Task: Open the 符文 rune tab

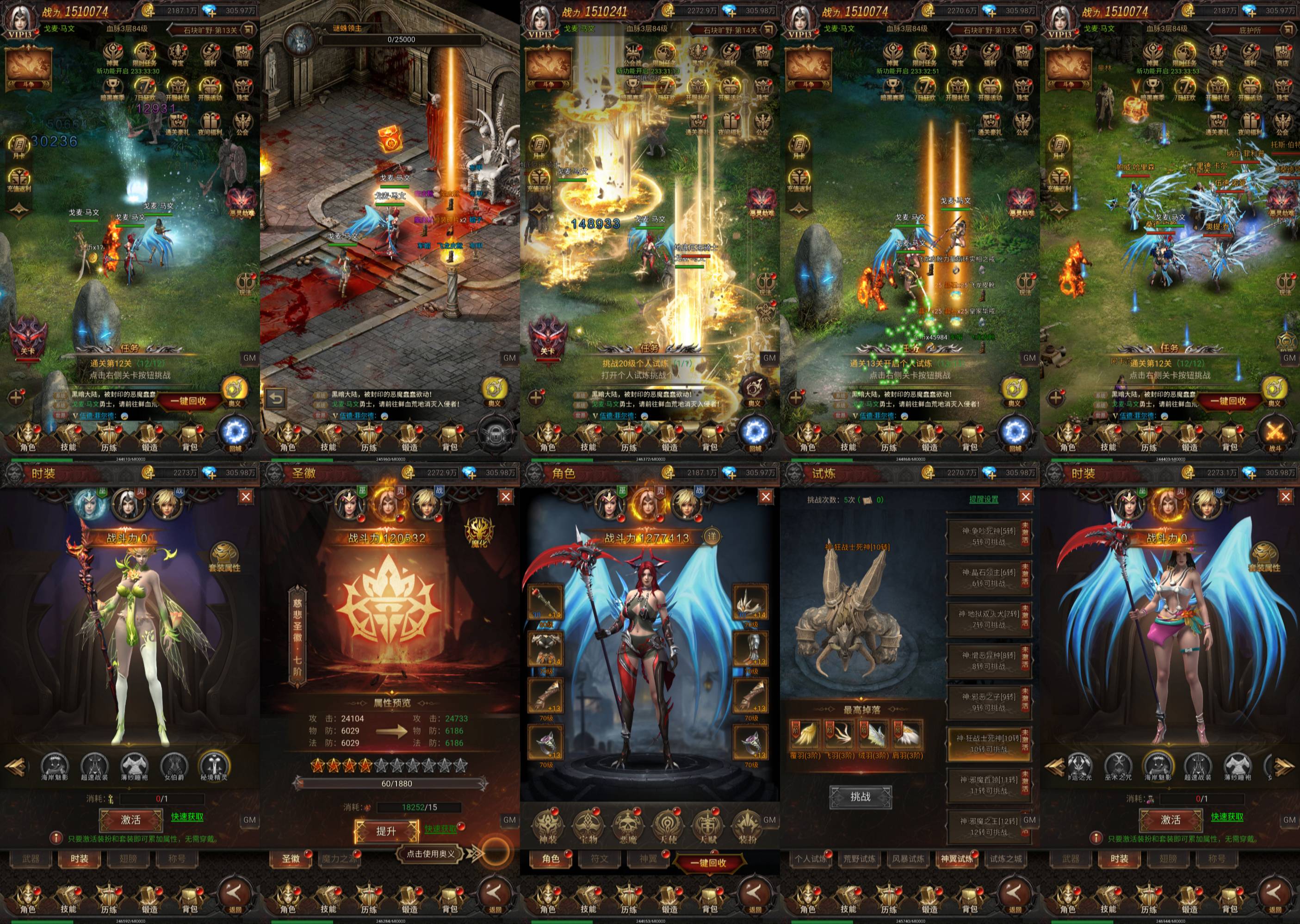Action: [600, 859]
